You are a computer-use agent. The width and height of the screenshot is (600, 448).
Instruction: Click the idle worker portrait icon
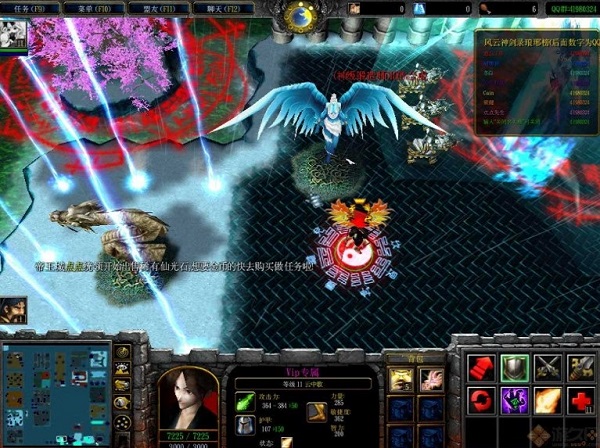[x=14, y=309]
